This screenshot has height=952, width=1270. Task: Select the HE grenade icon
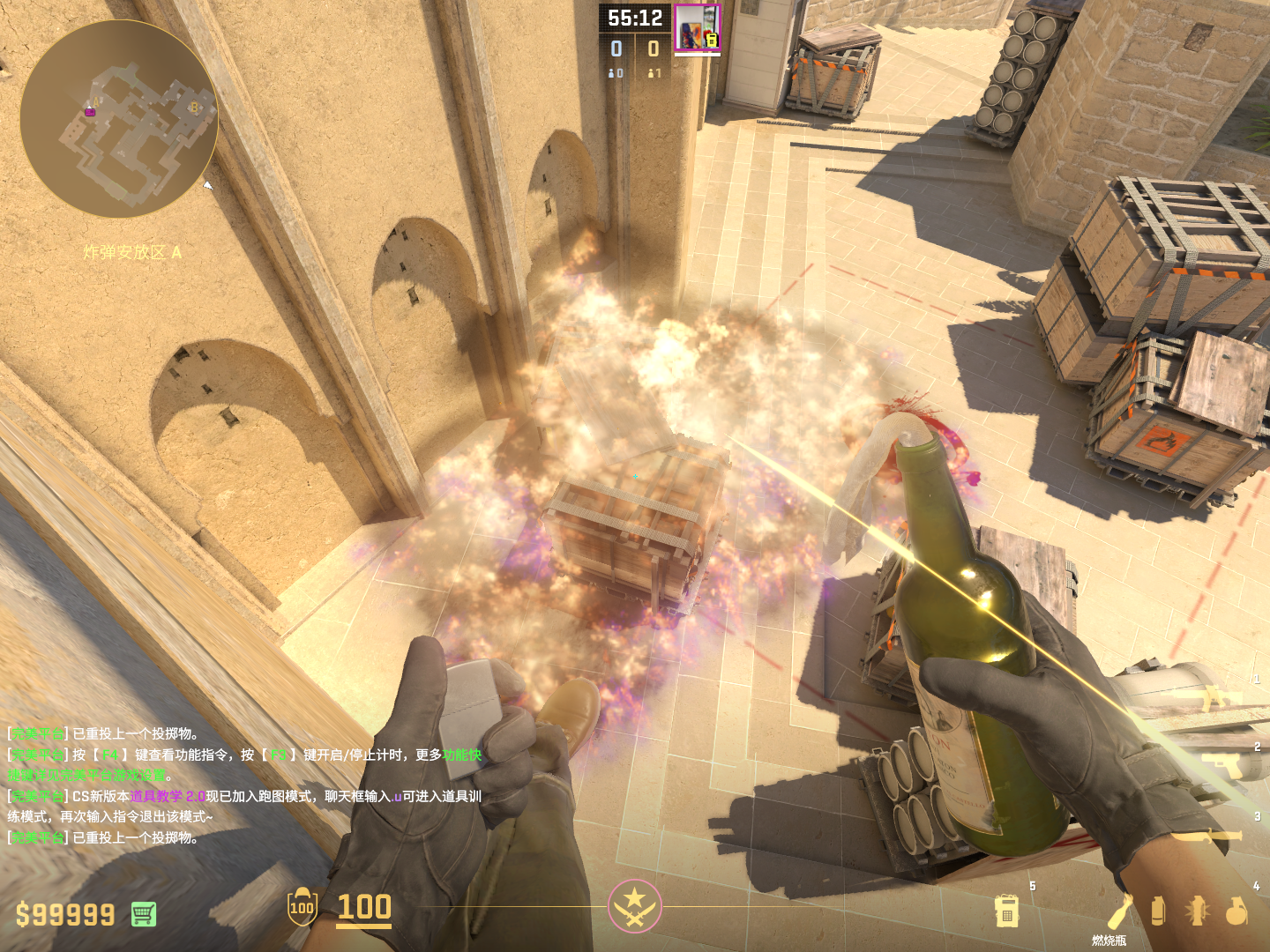tap(1236, 911)
